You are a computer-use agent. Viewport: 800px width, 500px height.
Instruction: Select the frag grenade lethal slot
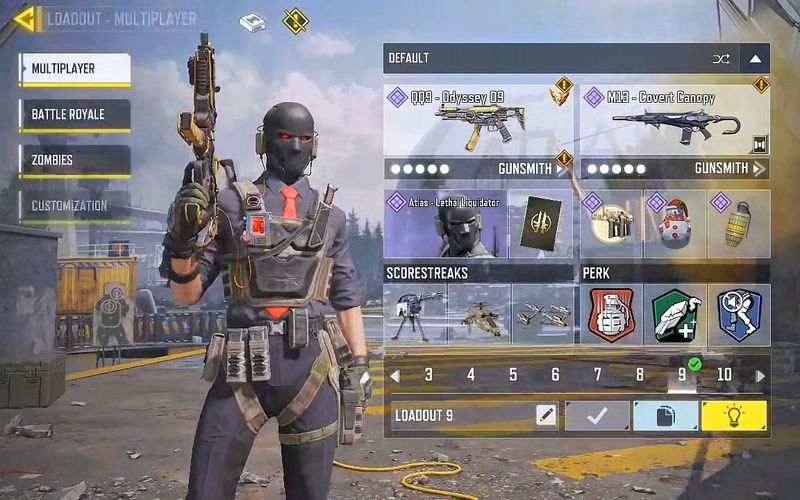[x=739, y=223]
